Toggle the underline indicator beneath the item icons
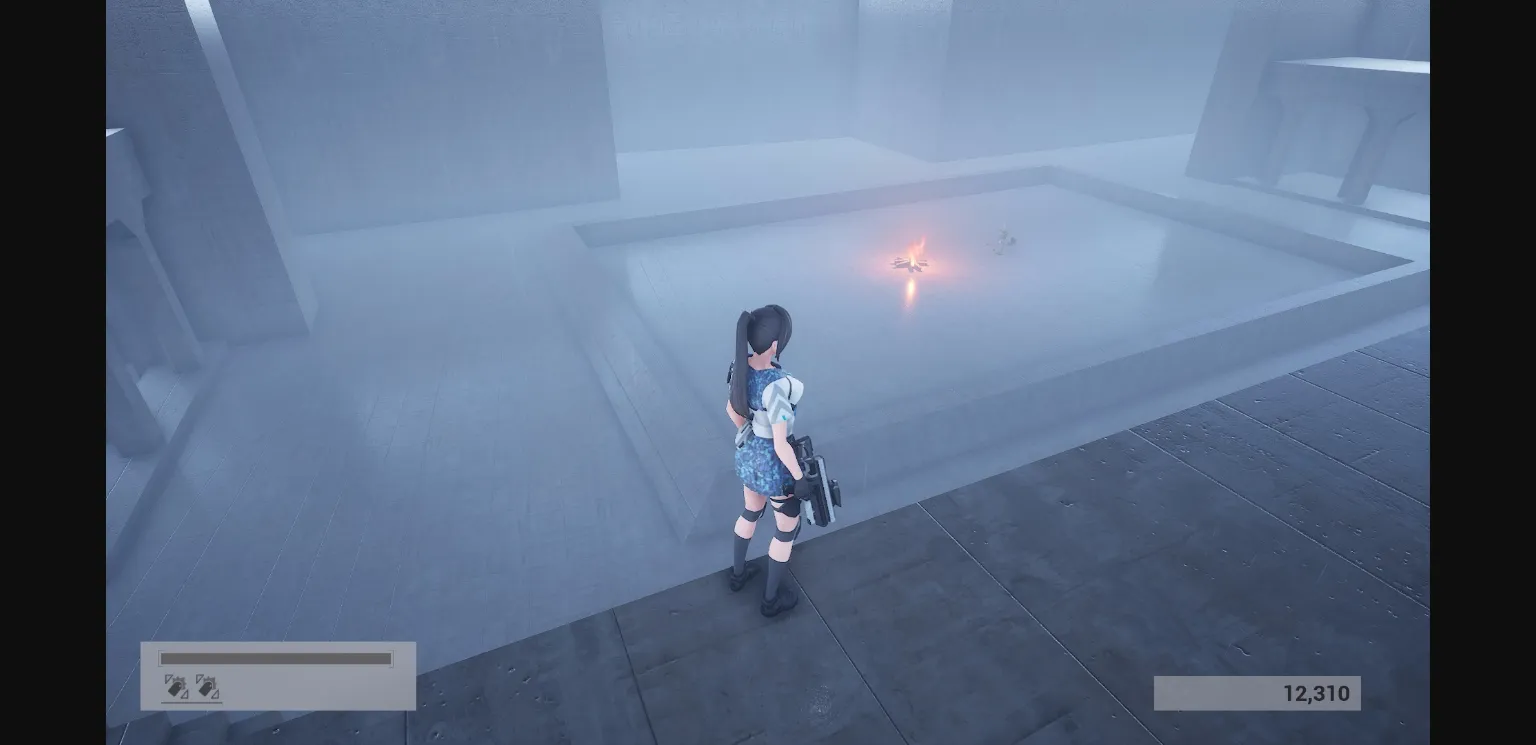The height and width of the screenshot is (745, 1536). [192, 702]
